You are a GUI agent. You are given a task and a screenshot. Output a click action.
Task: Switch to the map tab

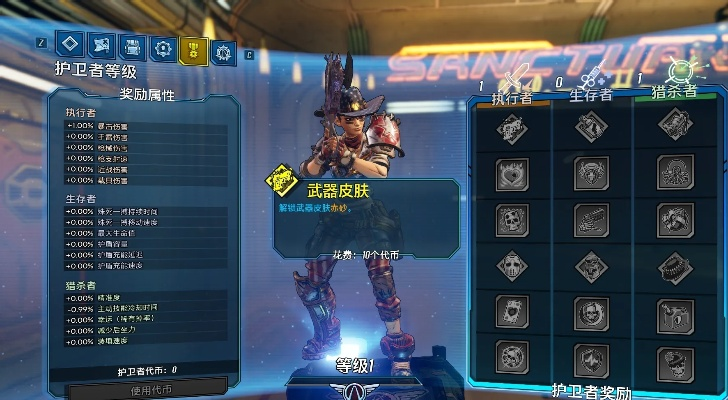click(99, 45)
